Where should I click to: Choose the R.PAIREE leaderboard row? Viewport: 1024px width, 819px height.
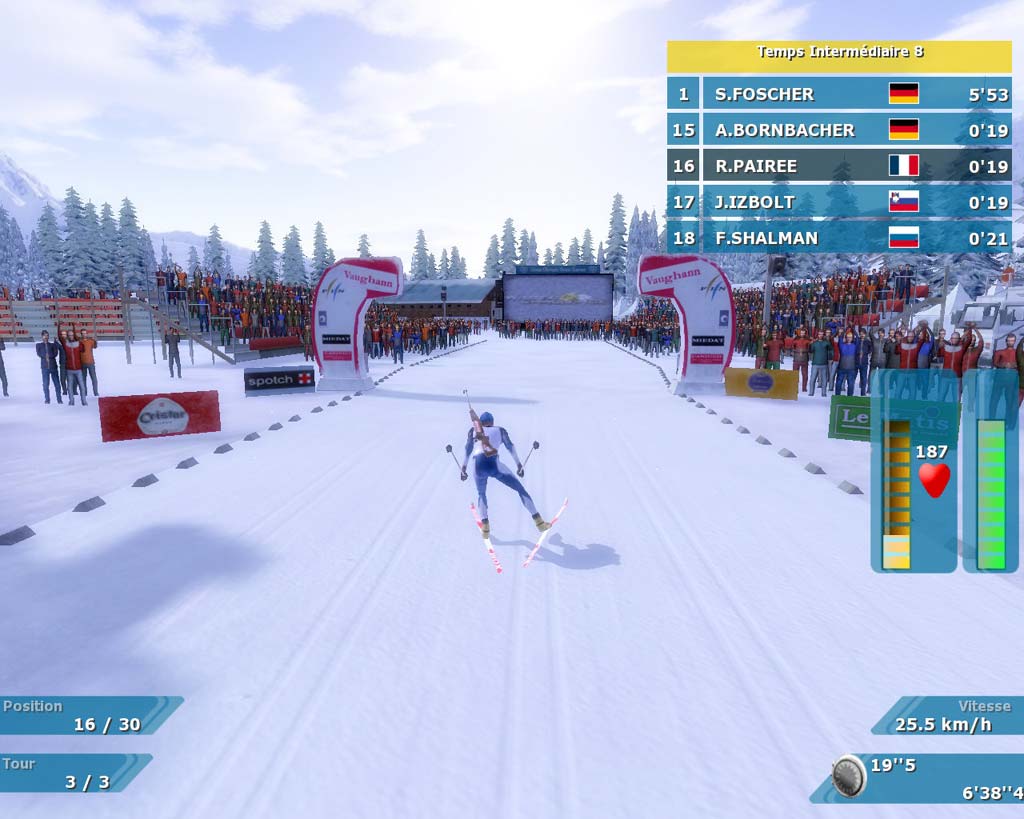(840, 166)
